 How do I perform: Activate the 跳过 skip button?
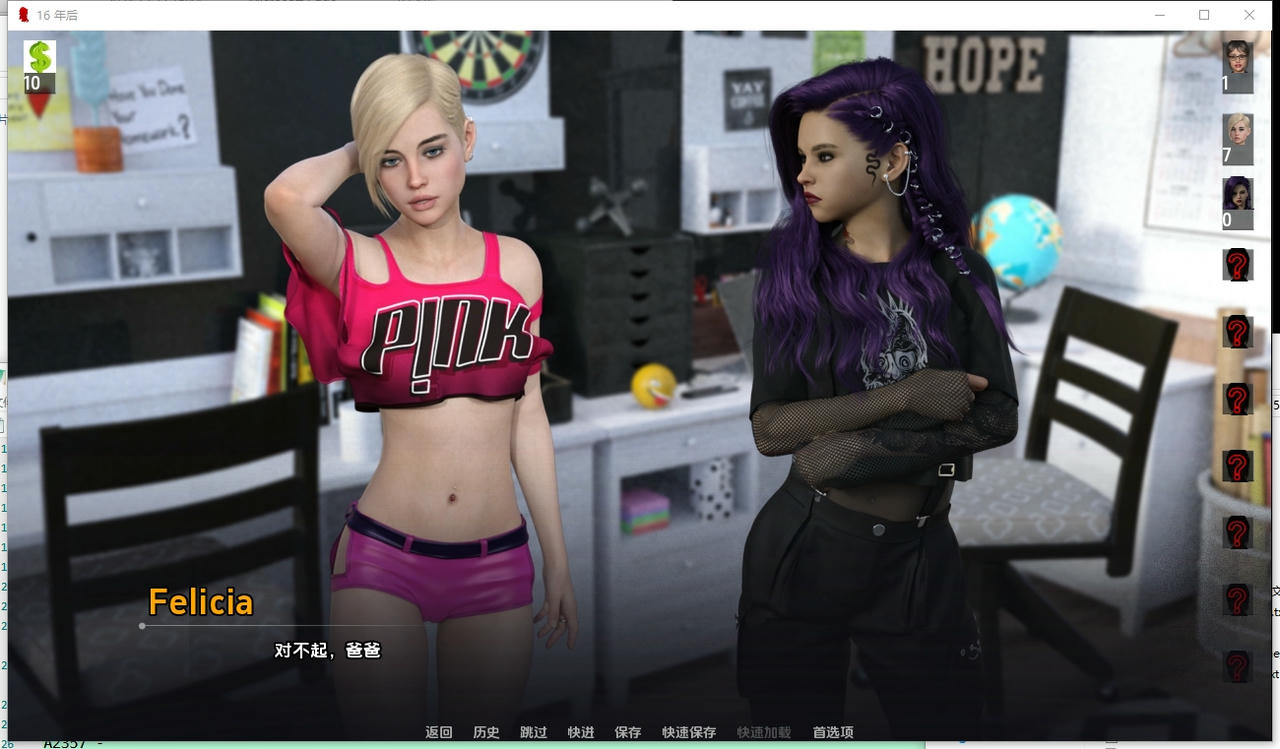coord(533,732)
